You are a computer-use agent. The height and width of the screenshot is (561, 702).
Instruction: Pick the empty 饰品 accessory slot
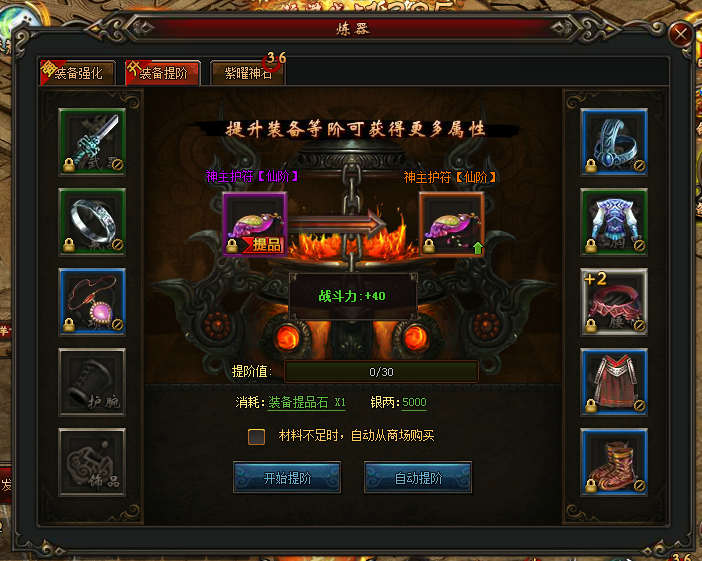pos(92,462)
